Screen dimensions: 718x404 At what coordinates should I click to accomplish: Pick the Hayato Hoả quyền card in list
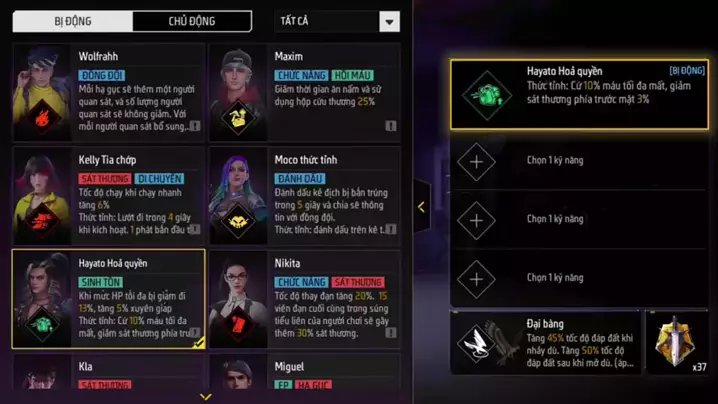108,297
